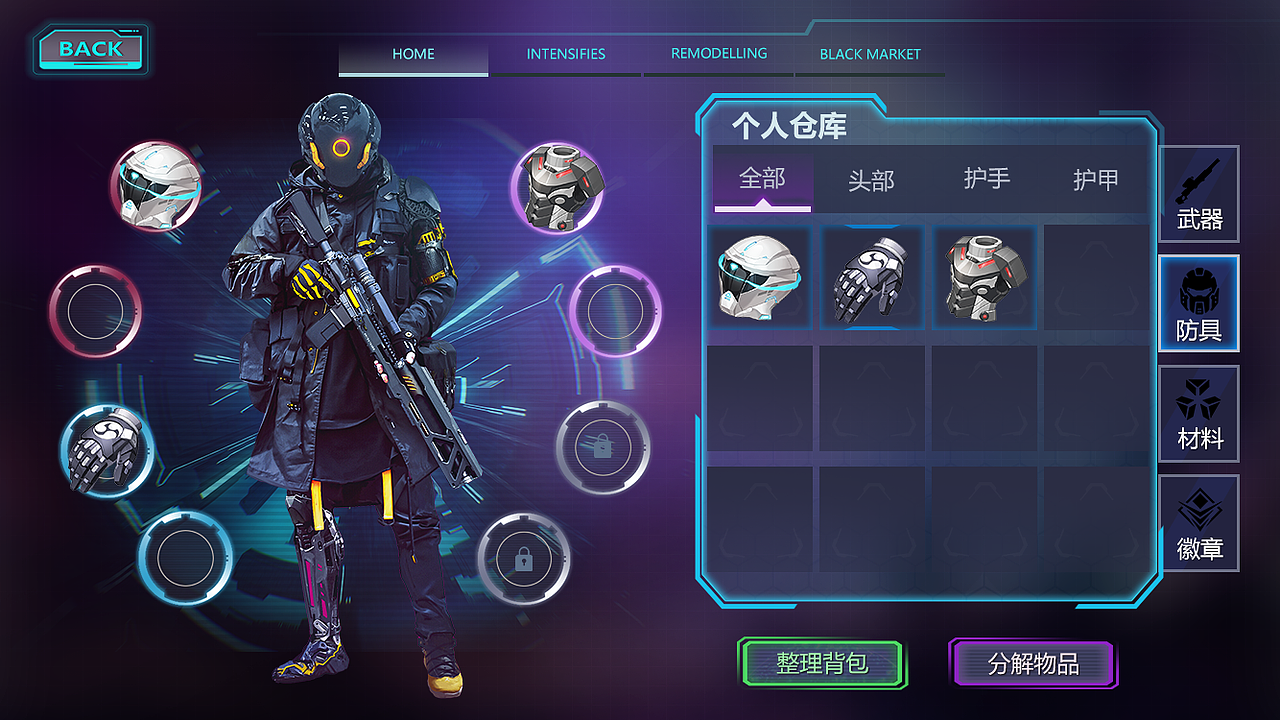Select the silver gloves item in inventory
Viewport: 1280px width, 720px height.
coord(872,277)
